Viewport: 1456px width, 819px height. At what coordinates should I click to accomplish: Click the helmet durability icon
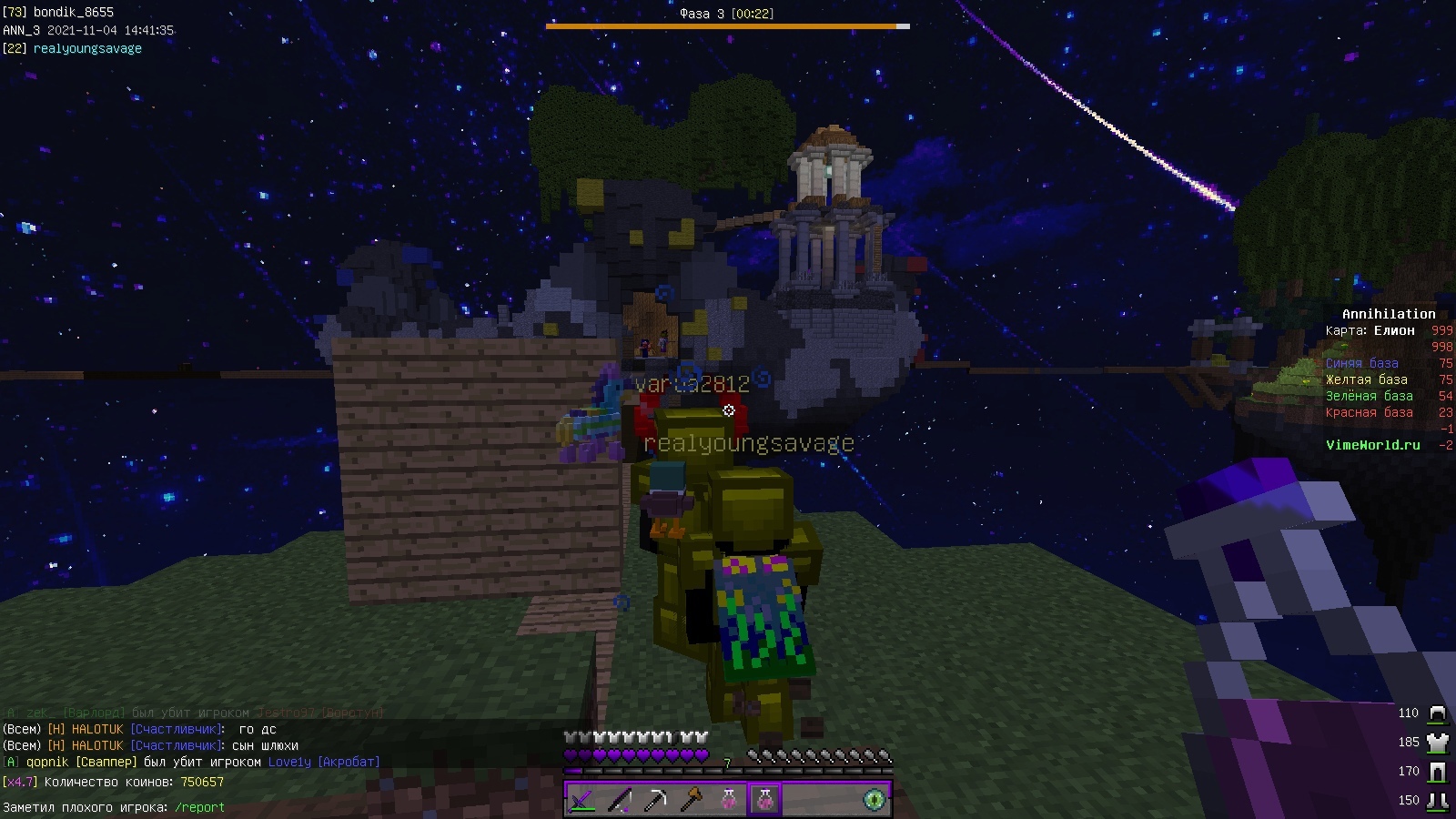tap(1437, 713)
